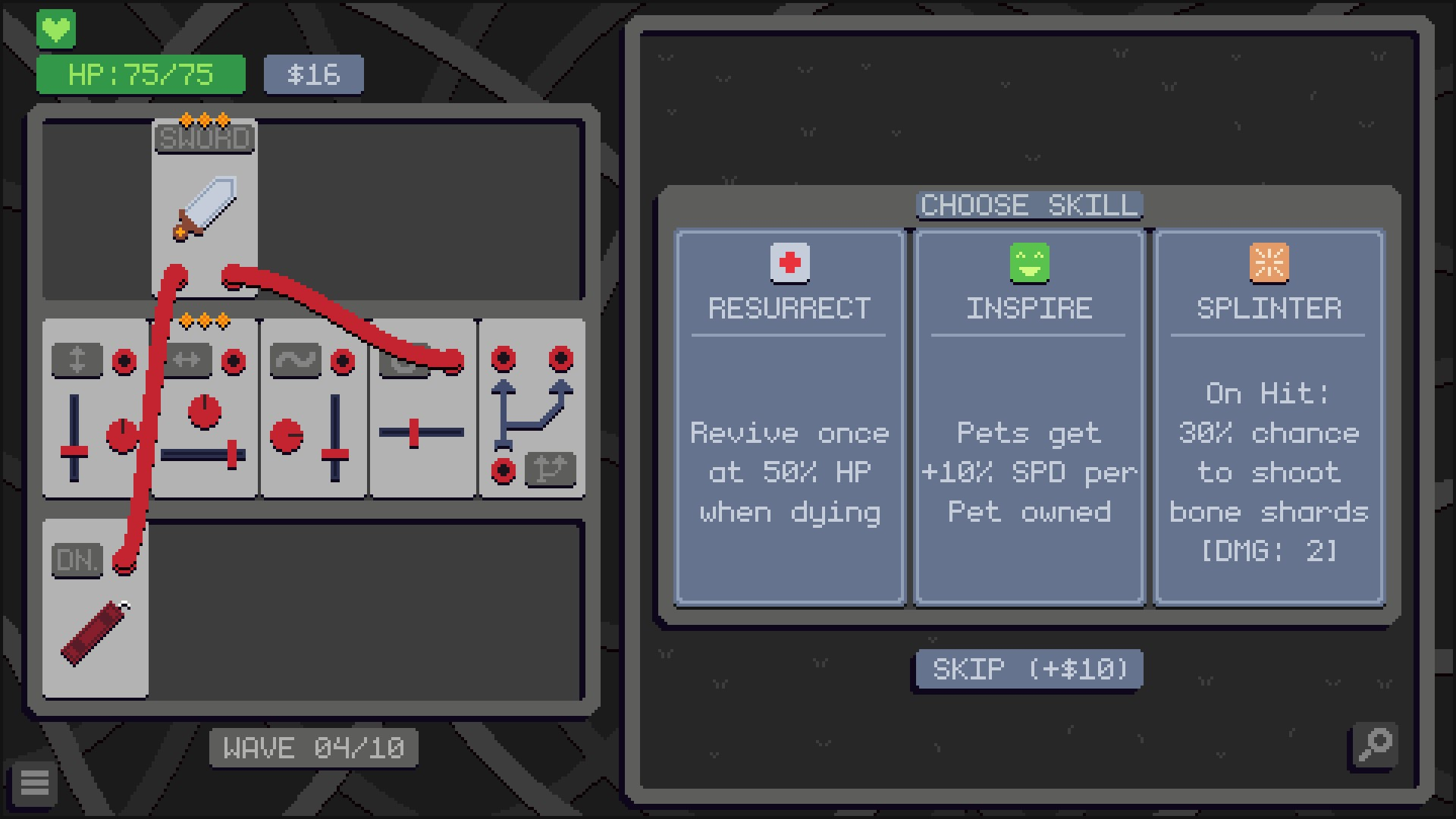Pick the Splinter skill card
The image size is (1456, 819).
click(1269, 417)
